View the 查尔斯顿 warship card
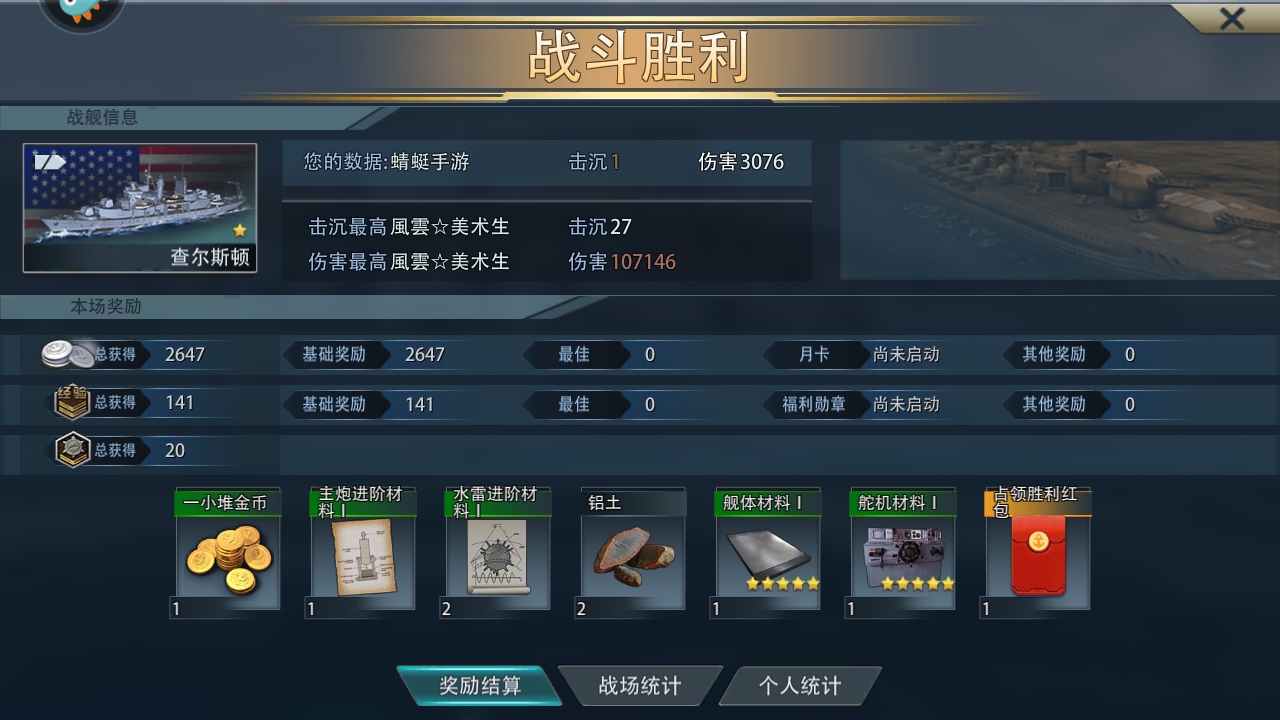The image size is (1280, 720). pyautogui.click(x=140, y=208)
